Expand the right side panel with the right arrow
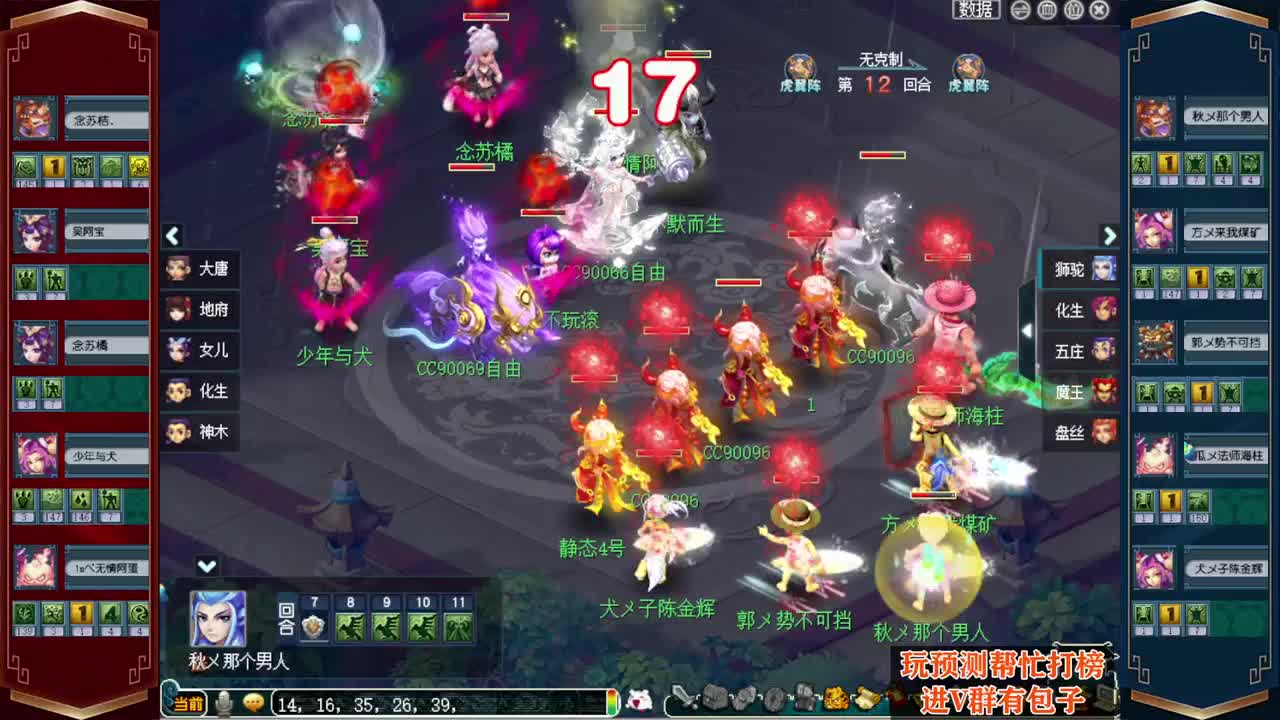 [x=1109, y=237]
